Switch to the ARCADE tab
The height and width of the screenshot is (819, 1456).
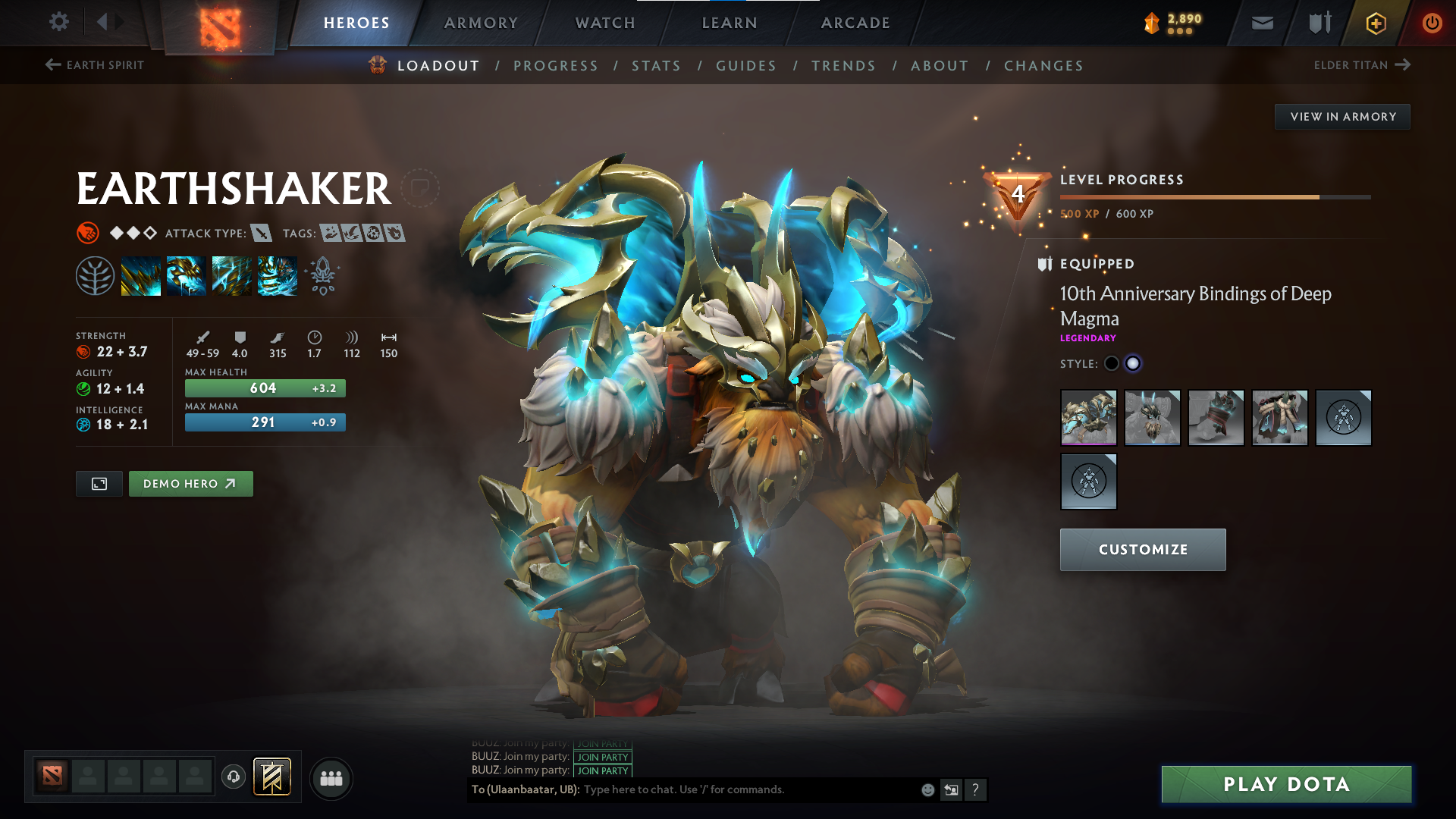point(855,23)
